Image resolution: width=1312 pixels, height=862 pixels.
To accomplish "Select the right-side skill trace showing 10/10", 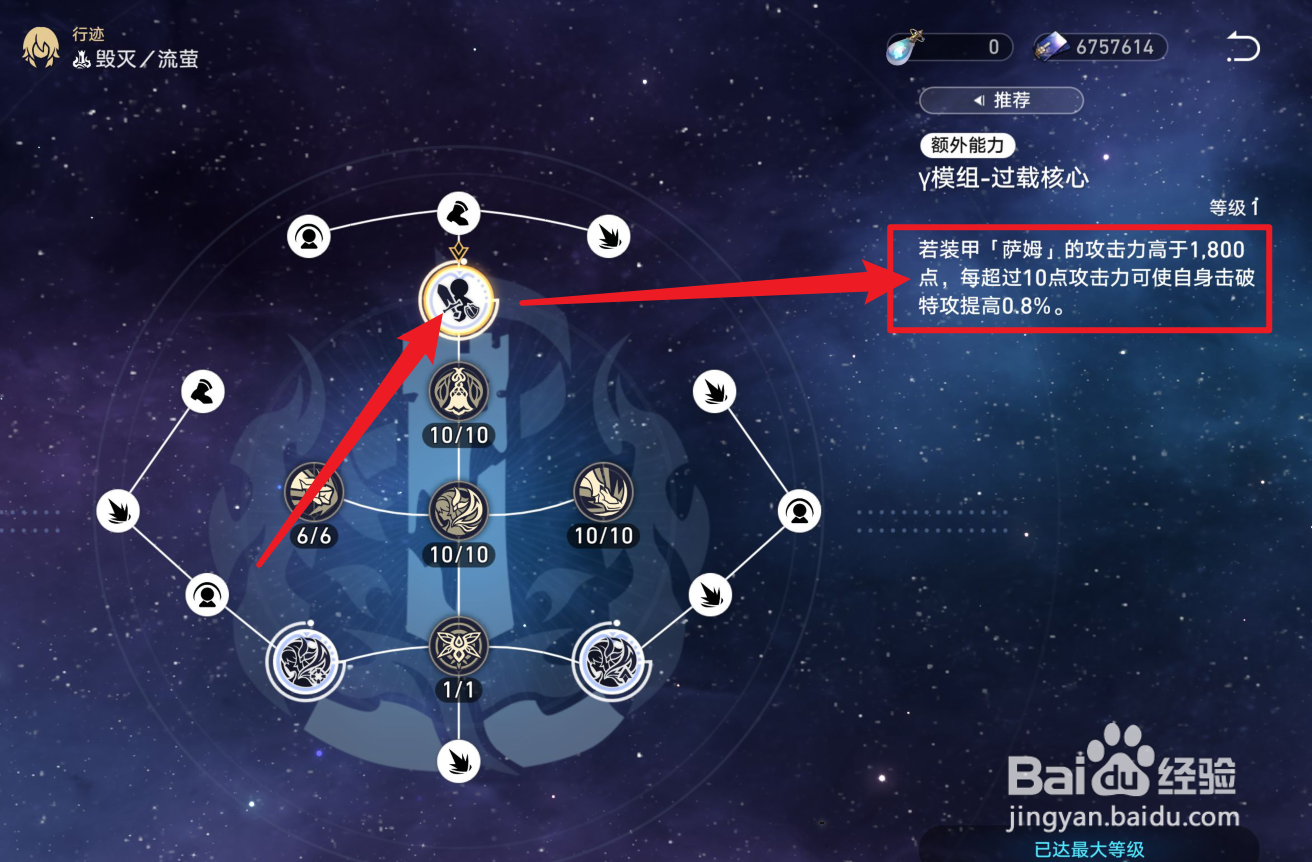I will coord(601,494).
